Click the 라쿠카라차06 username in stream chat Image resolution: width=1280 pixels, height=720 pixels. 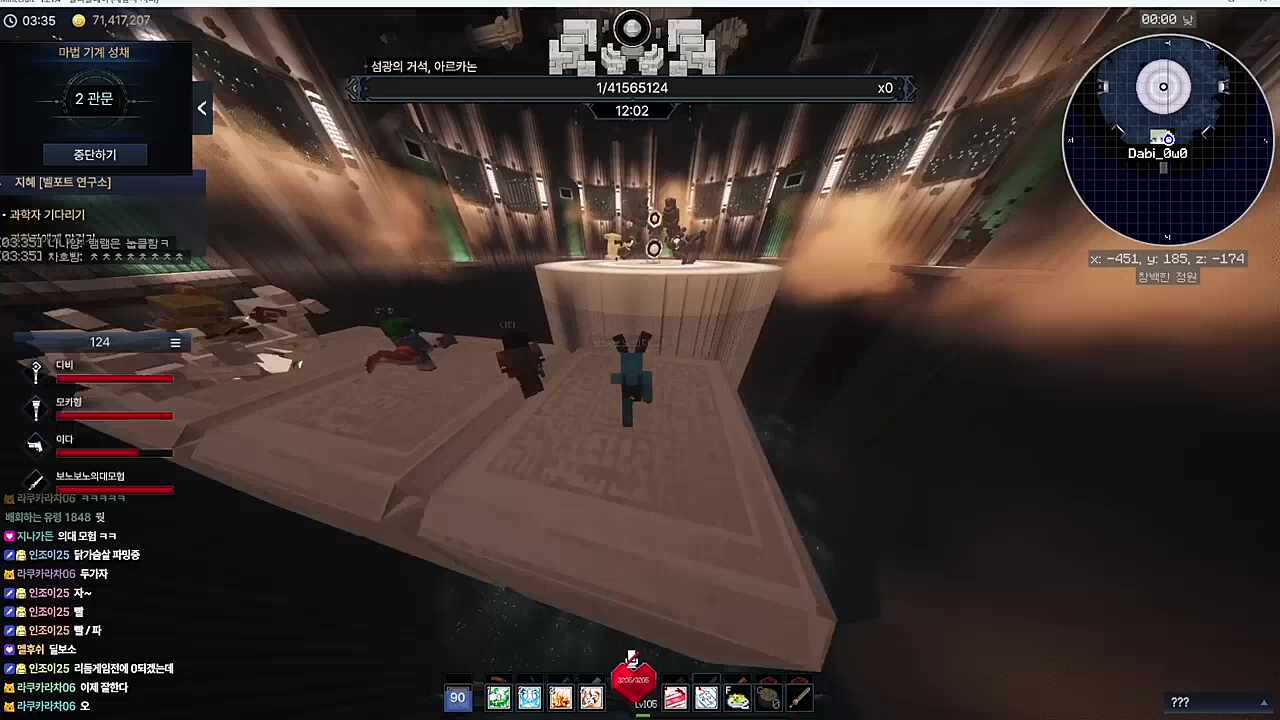[40, 688]
